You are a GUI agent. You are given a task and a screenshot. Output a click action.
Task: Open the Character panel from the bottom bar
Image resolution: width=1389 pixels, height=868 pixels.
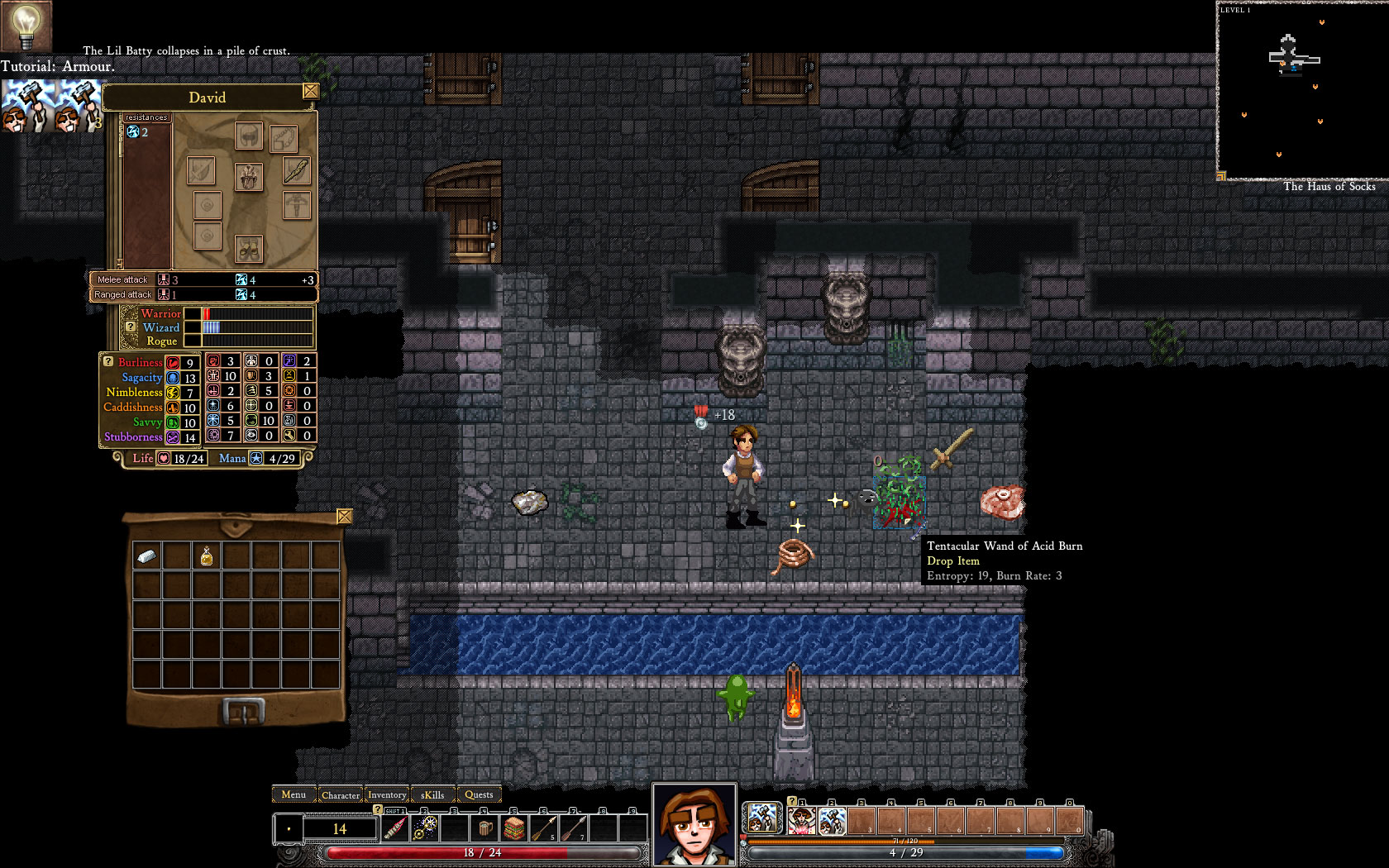(341, 794)
